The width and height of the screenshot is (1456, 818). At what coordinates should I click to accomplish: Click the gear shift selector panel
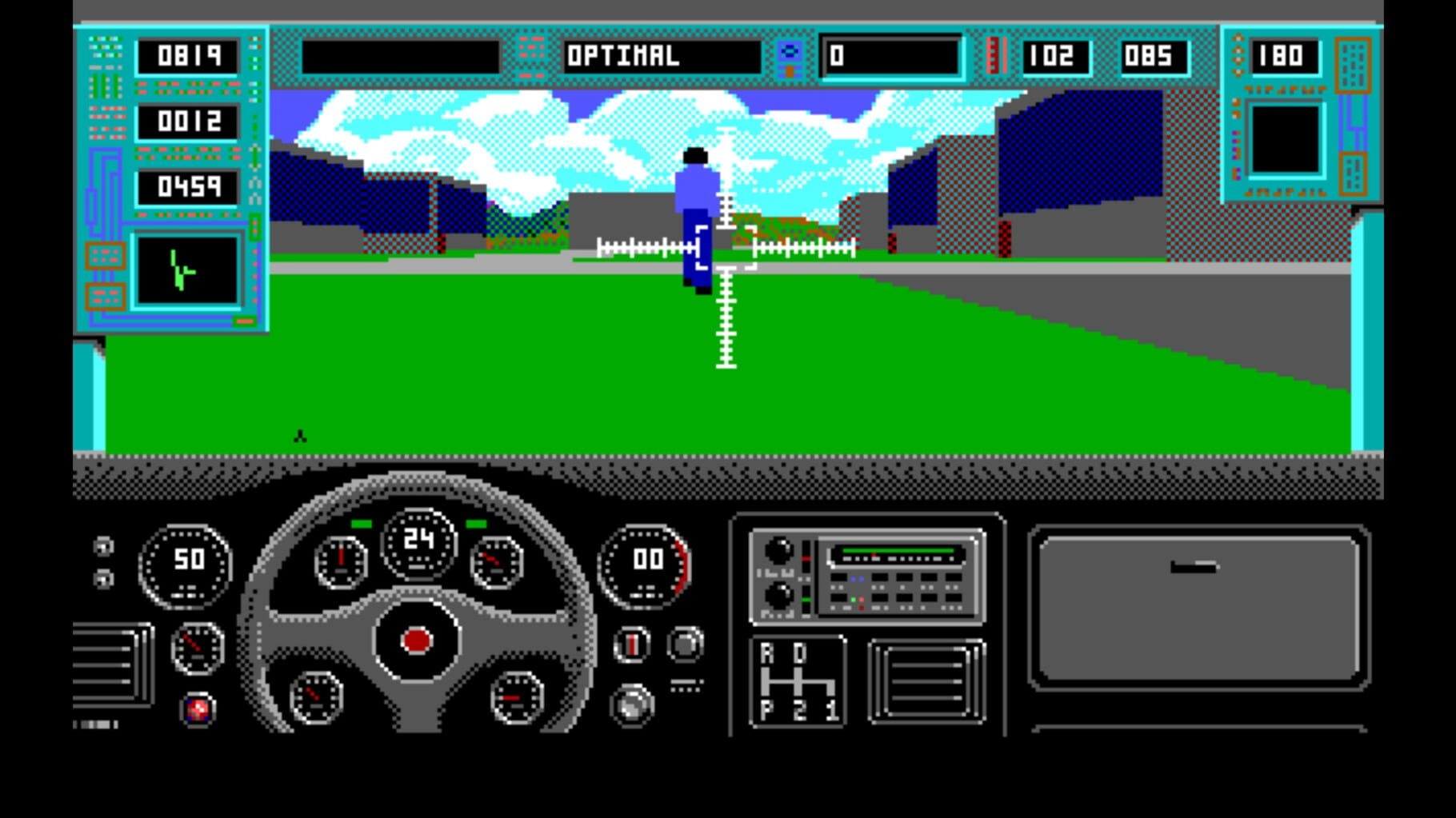pos(798,681)
